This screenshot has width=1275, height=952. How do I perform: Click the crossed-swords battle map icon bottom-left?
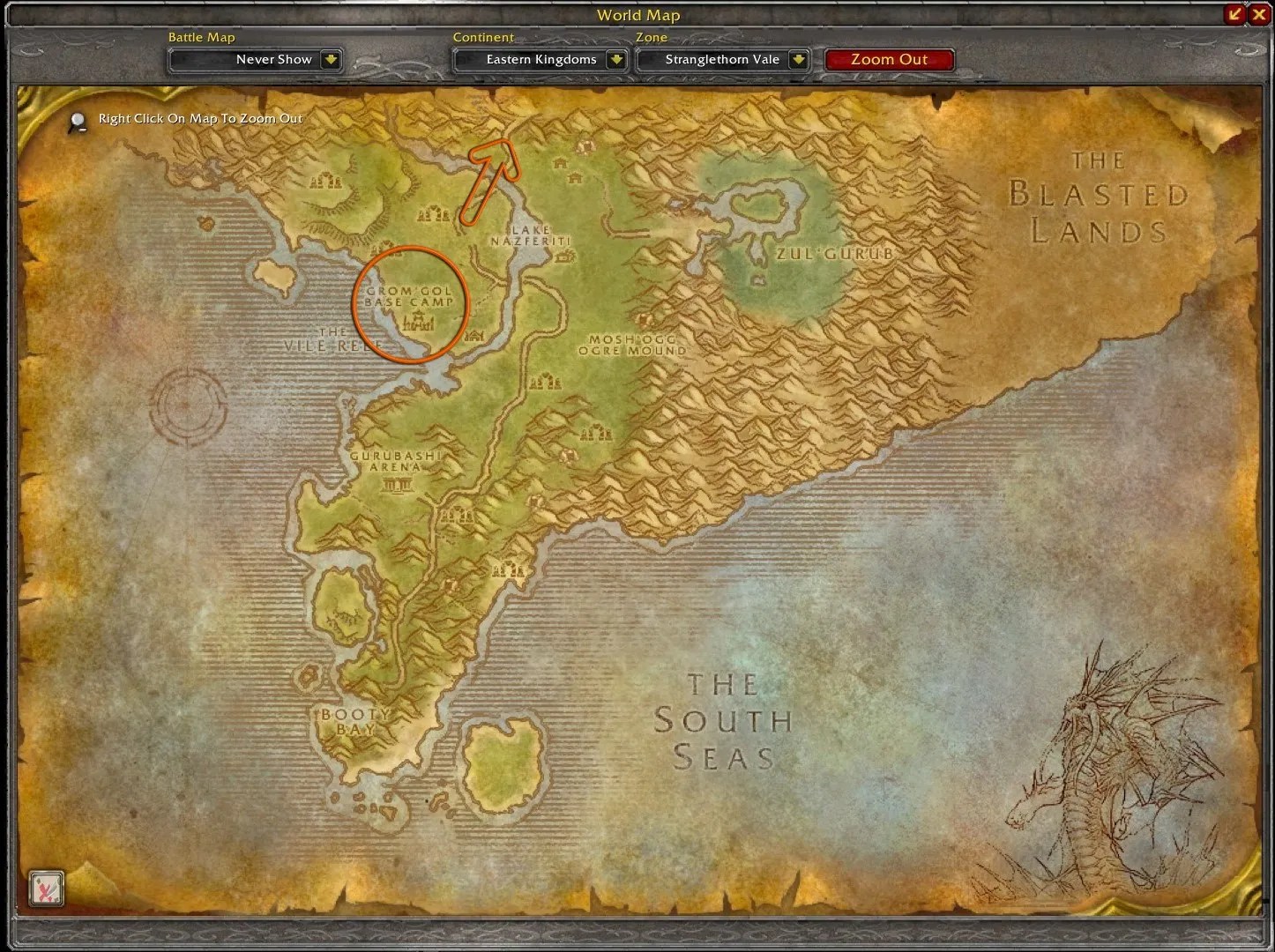pos(47,889)
